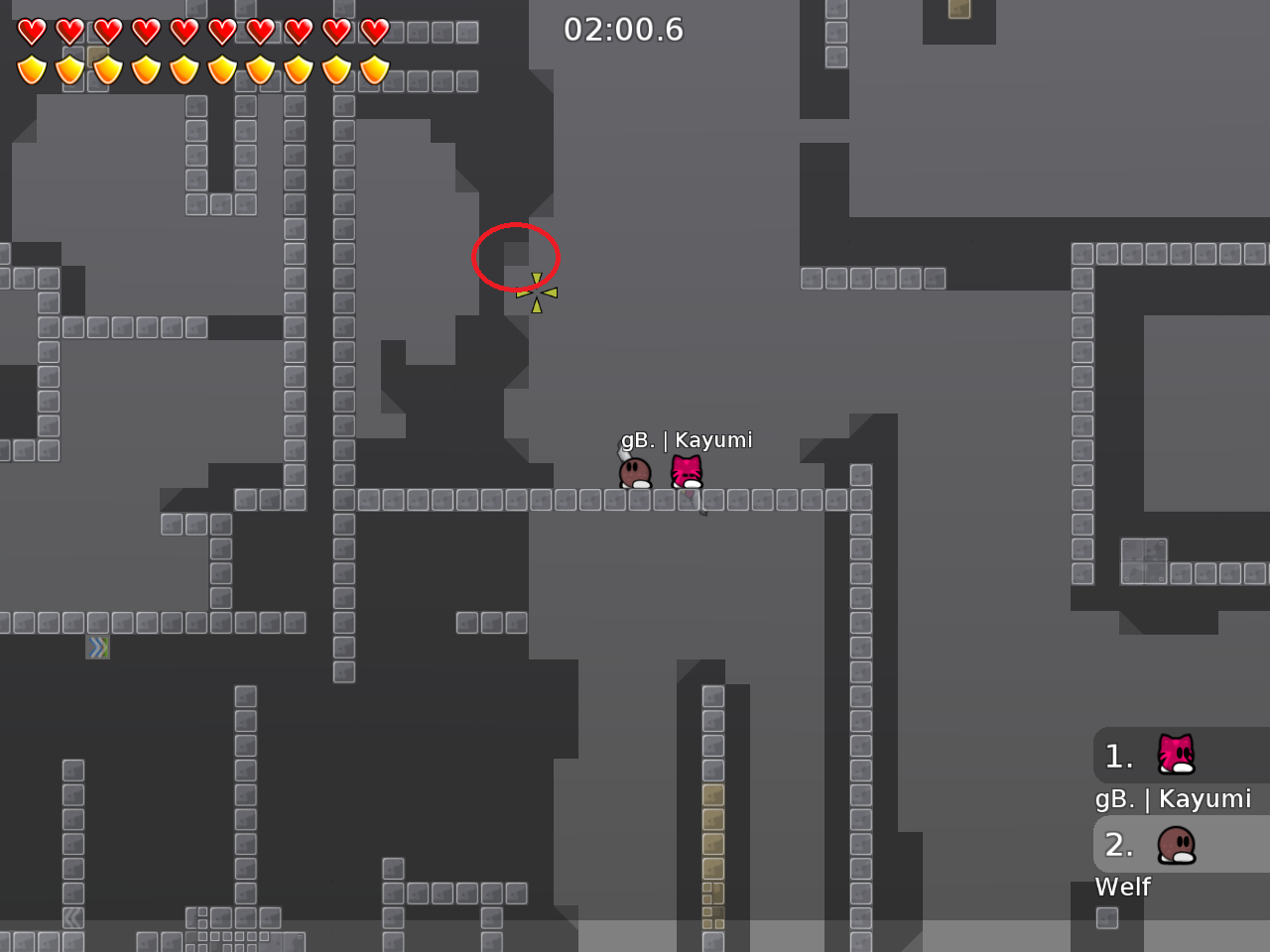1270x952 pixels.
Task: Click the rightmost heart in the health row
Action: [373, 31]
